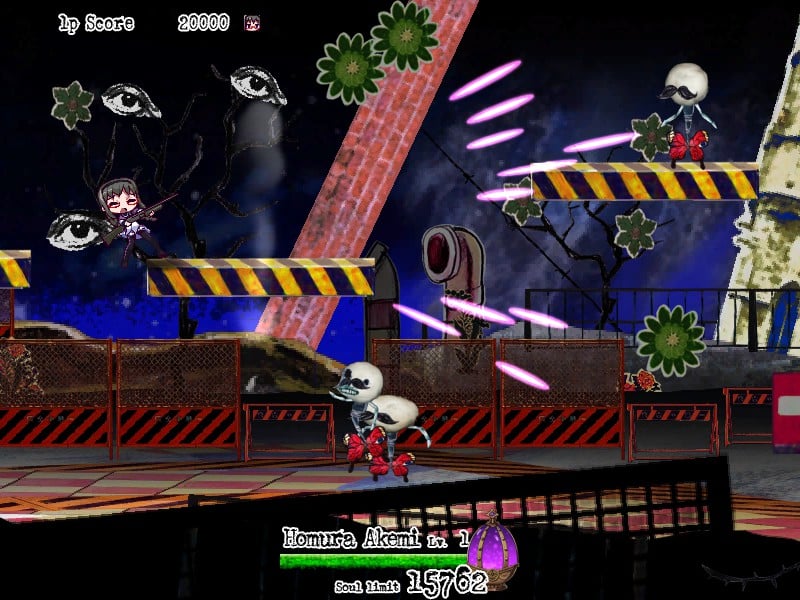Click the purple soul gem icon

tap(491, 547)
